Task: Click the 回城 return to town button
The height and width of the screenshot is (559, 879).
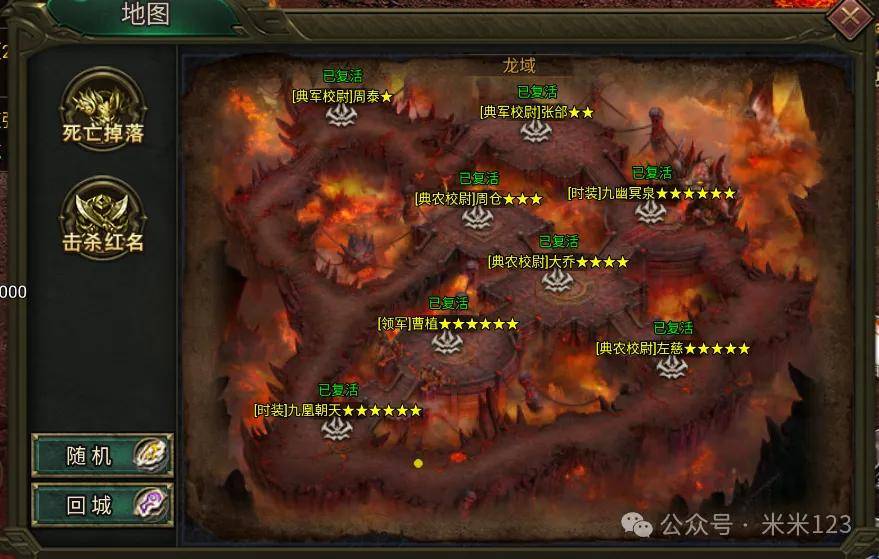Action: 102,504
